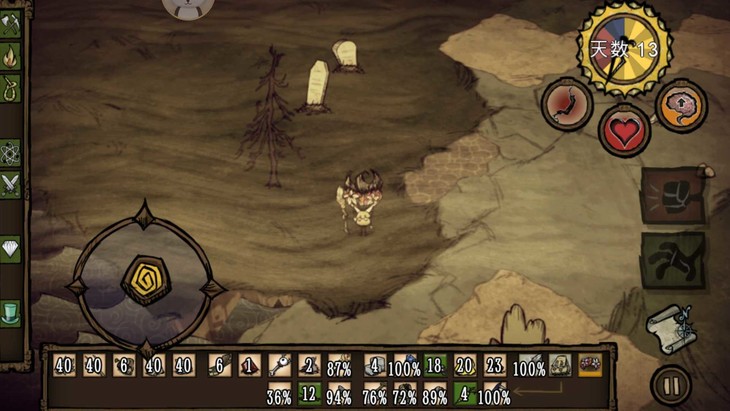Open the Tools crafting tab
Image resolution: width=730 pixels, height=411 pixels.
pyautogui.click(x=11, y=20)
